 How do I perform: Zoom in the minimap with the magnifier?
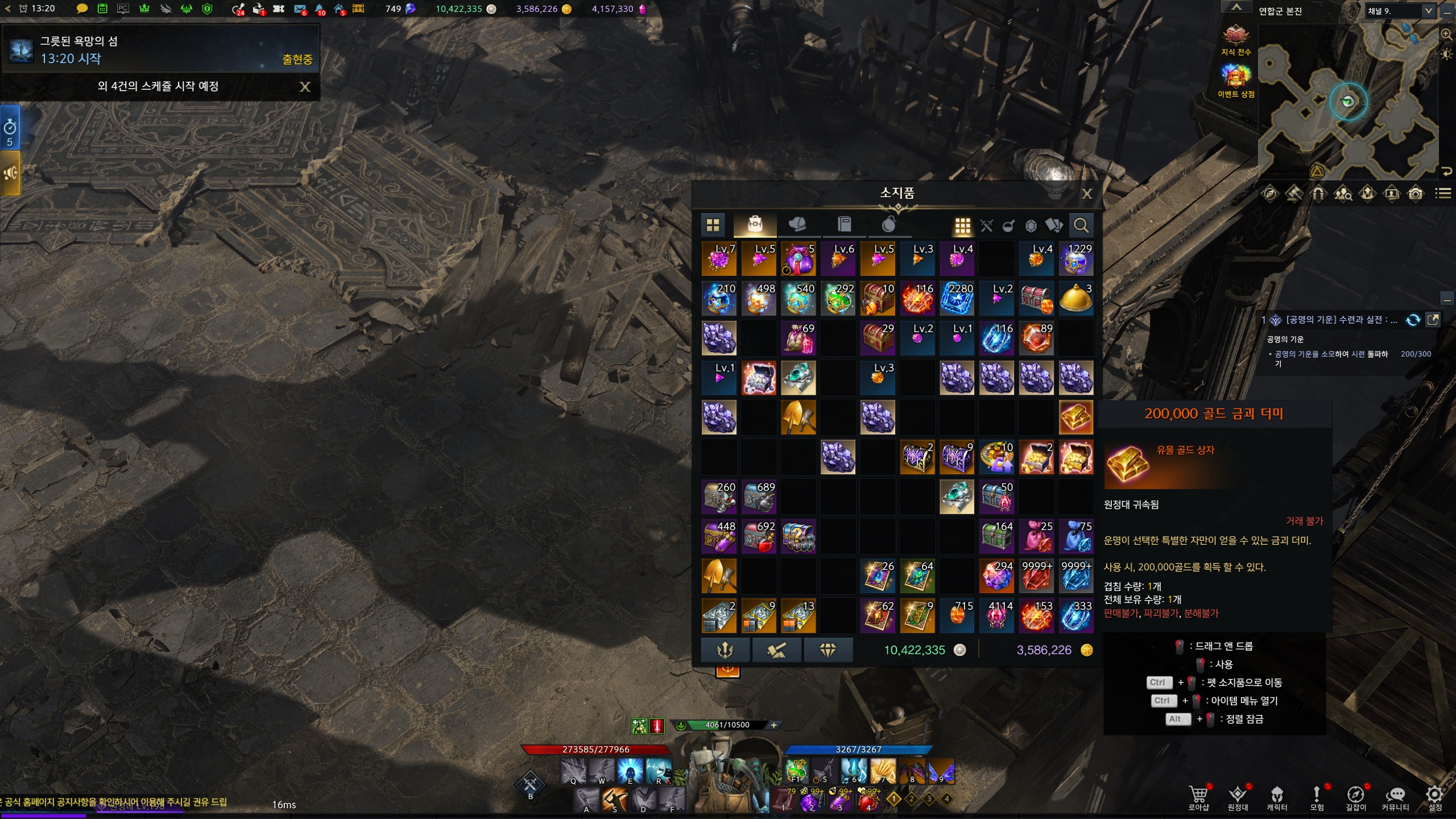tap(1446, 35)
